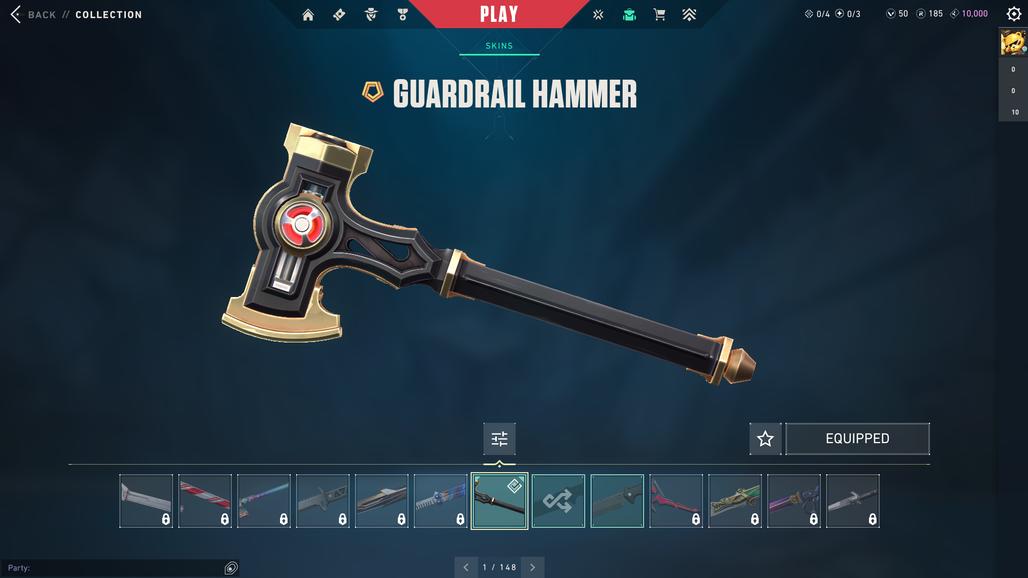The width and height of the screenshot is (1028, 578).
Task: Open the Store shopping cart icon
Action: [x=659, y=15]
